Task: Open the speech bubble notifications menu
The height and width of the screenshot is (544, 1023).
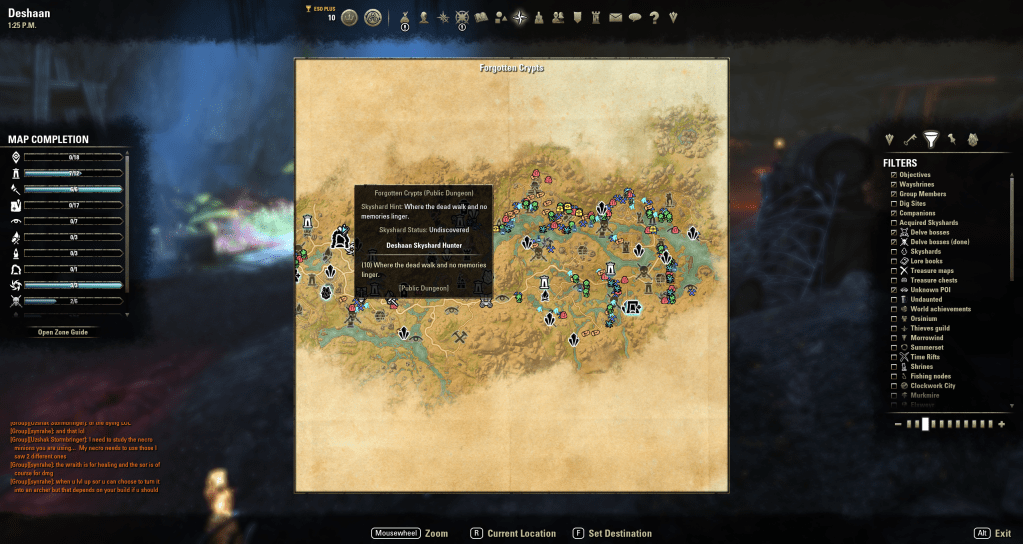Action: tap(634, 17)
